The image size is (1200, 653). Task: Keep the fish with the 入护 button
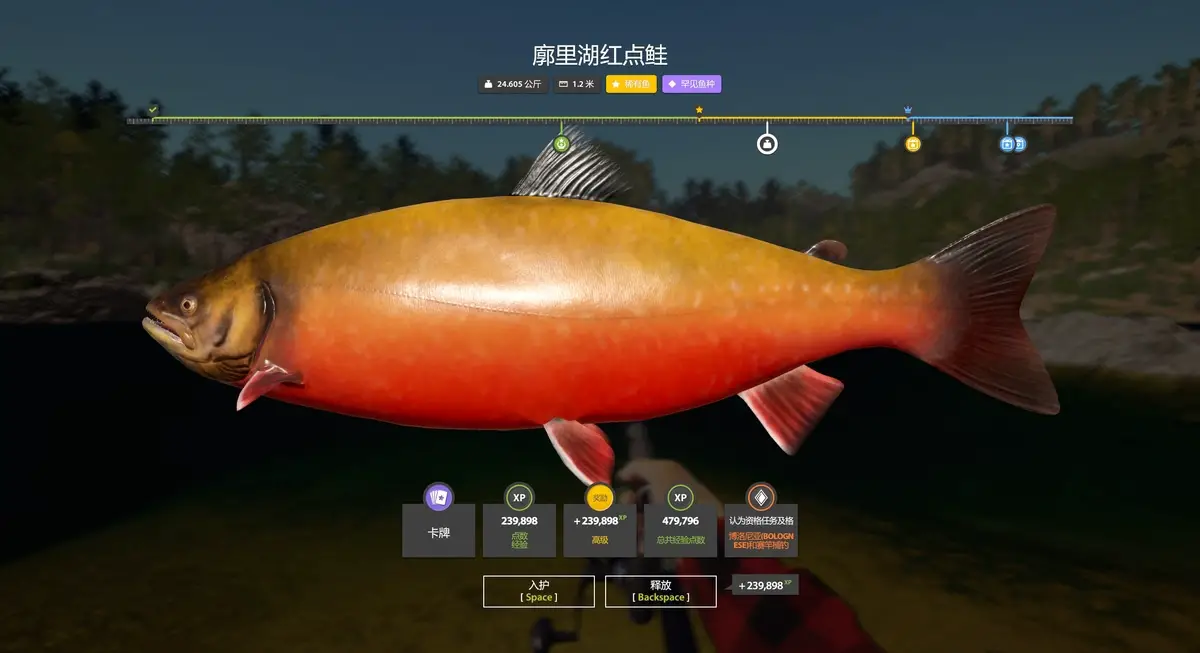[539, 591]
